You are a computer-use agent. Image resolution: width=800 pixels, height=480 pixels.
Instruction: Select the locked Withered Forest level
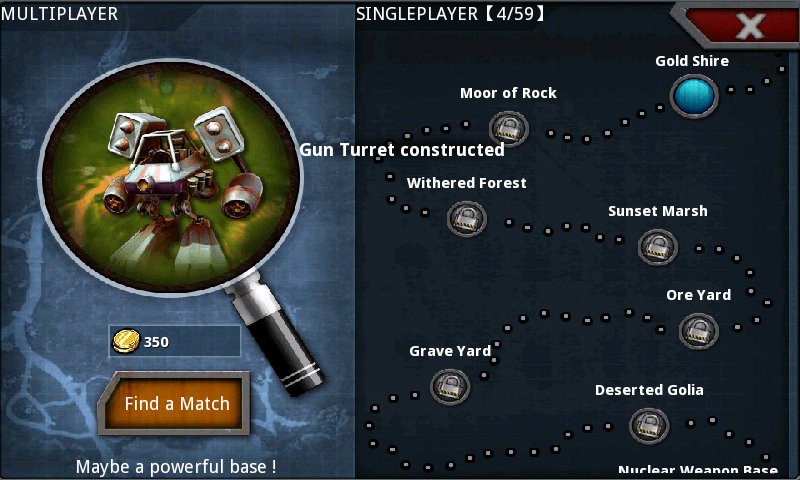pyautogui.click(x=466, y=217)
